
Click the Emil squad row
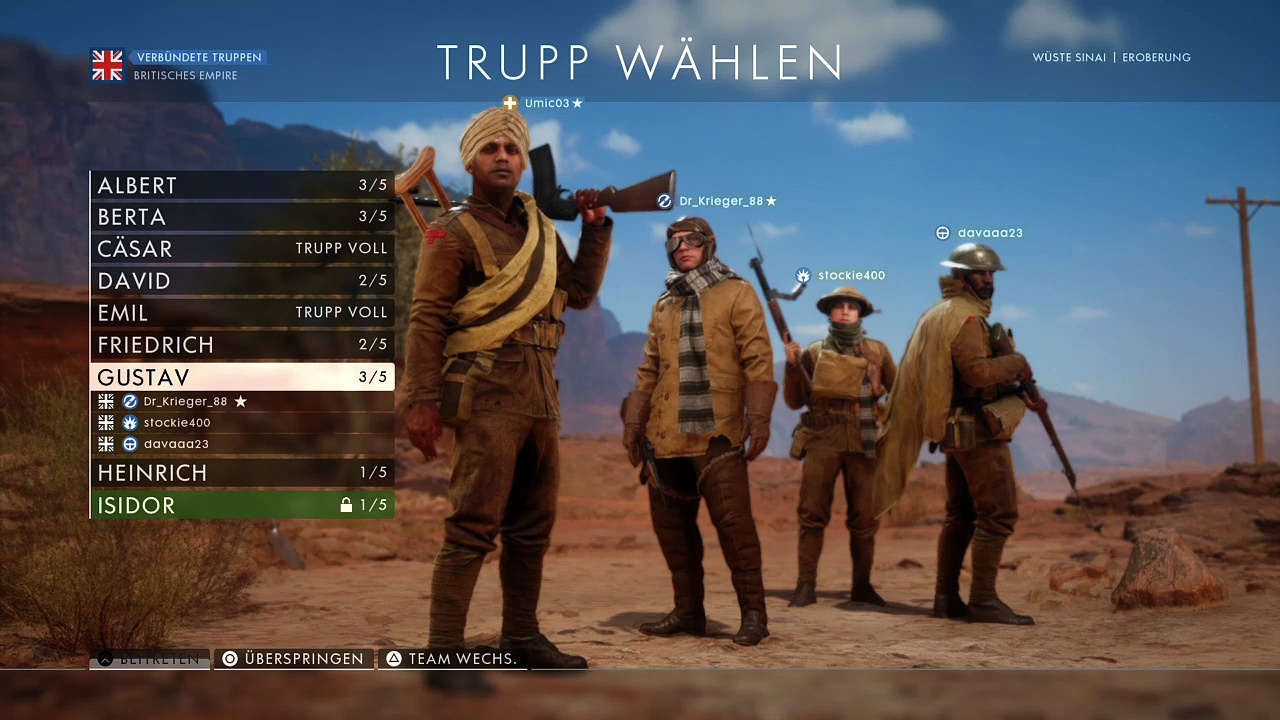[242, 313]
